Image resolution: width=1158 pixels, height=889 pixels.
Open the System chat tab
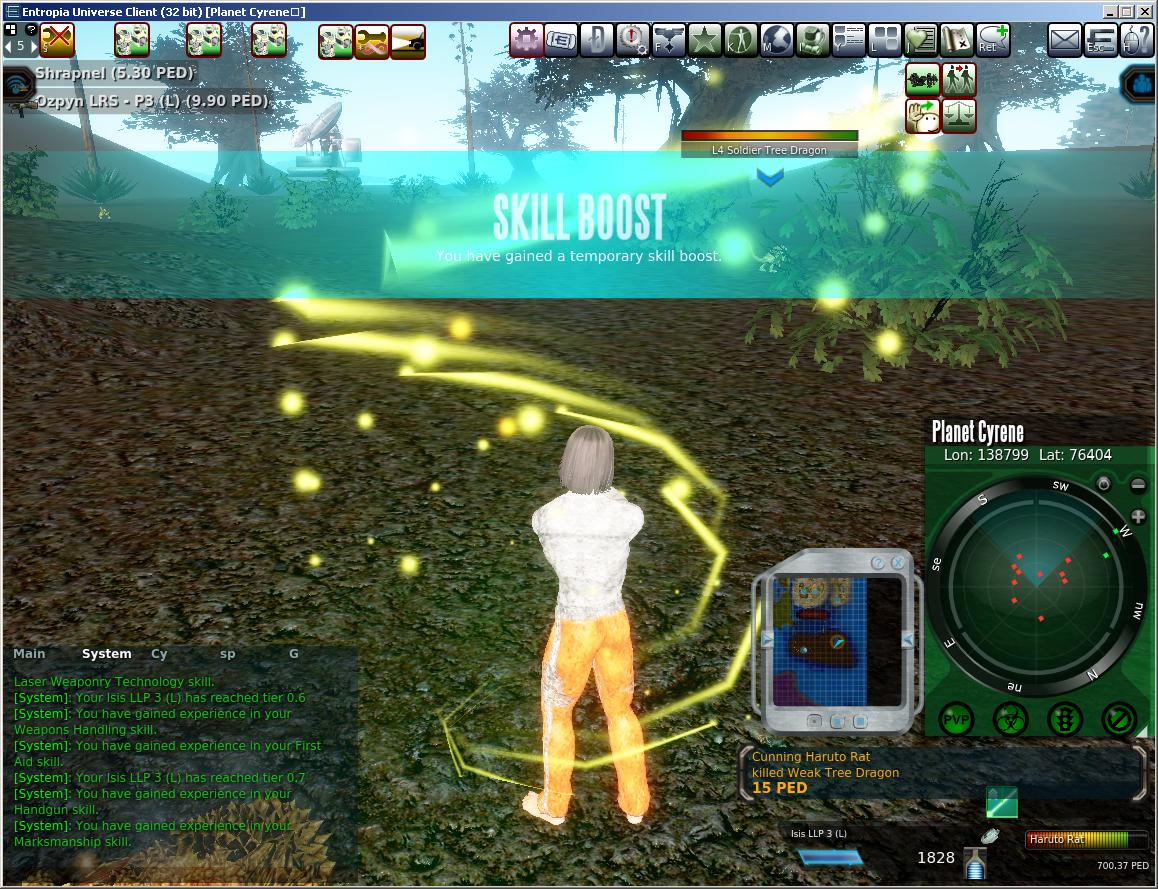106,654
